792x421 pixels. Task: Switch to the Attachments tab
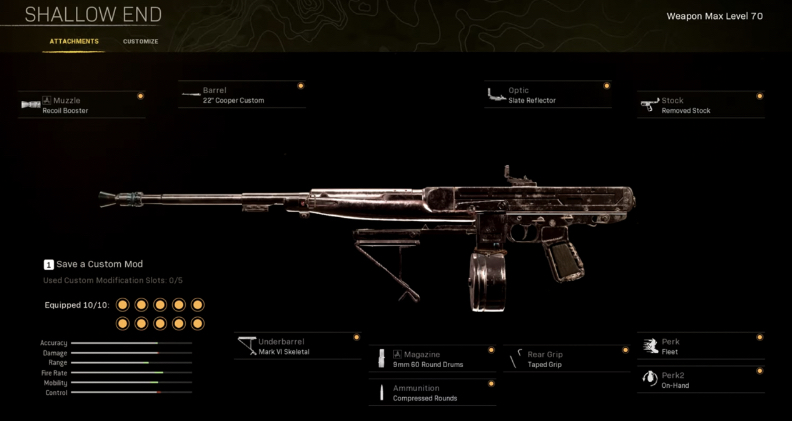click(74, 41)
